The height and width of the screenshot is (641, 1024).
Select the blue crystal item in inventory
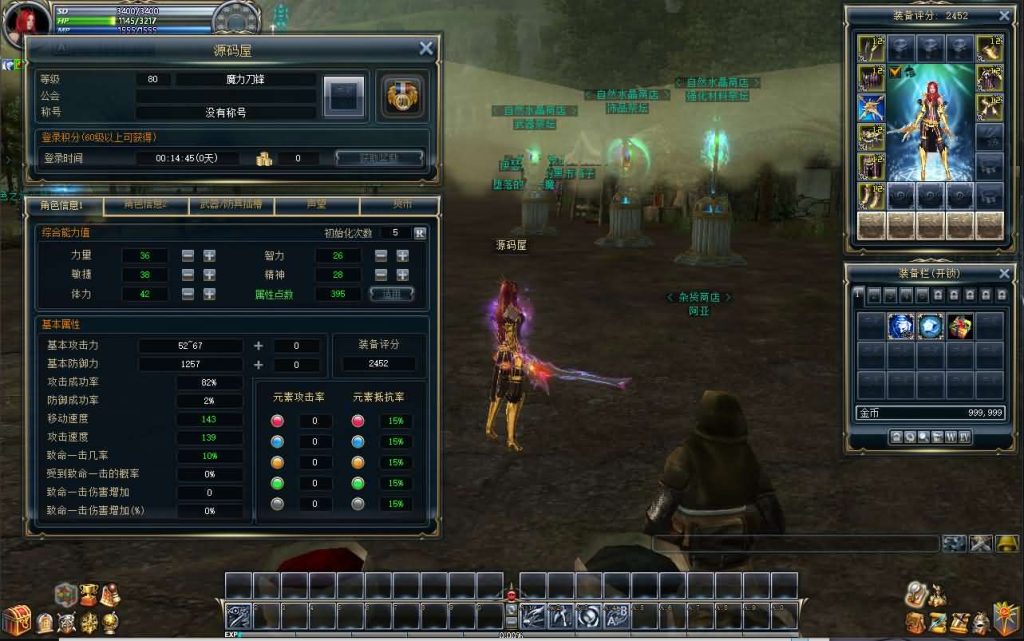coord(931,326)
